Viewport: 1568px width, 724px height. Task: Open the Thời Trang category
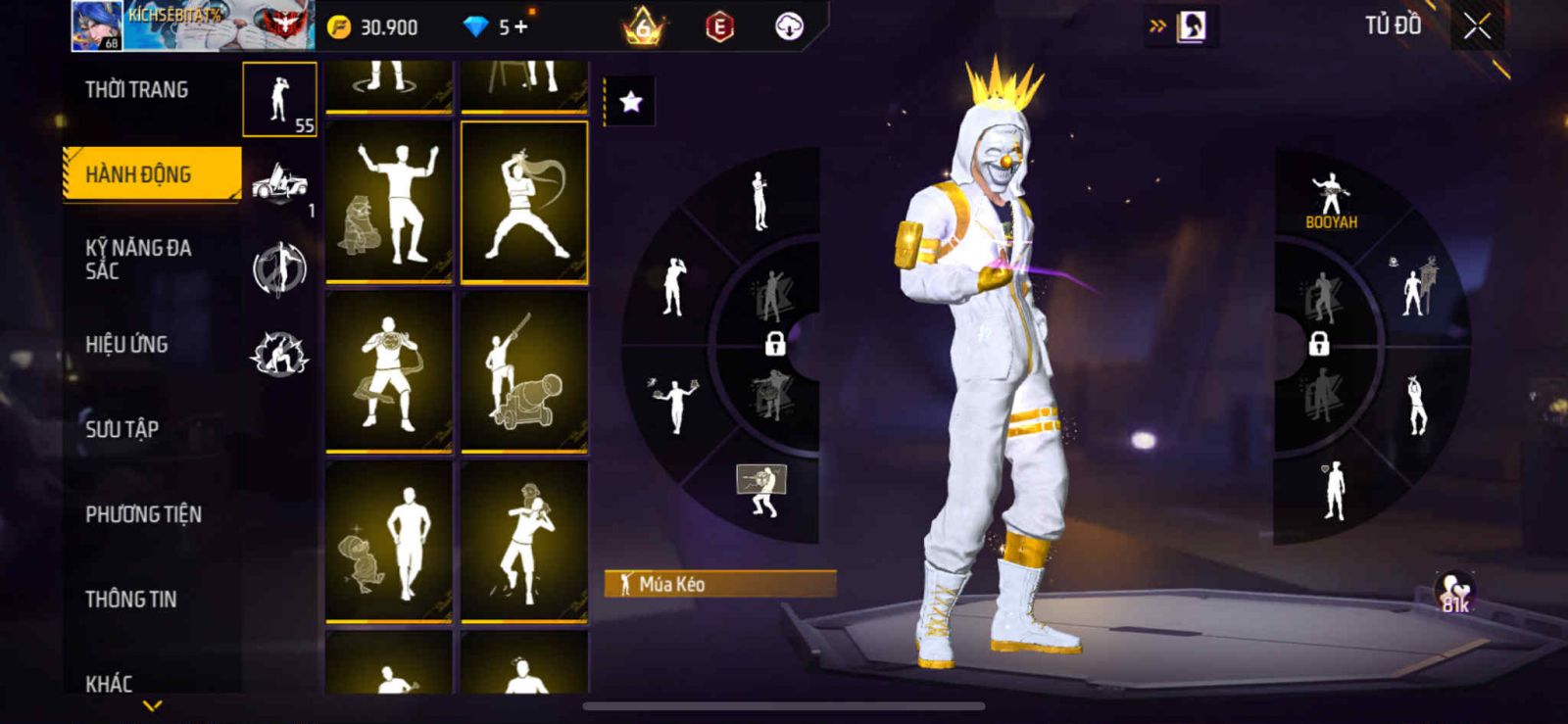(136, 90)
